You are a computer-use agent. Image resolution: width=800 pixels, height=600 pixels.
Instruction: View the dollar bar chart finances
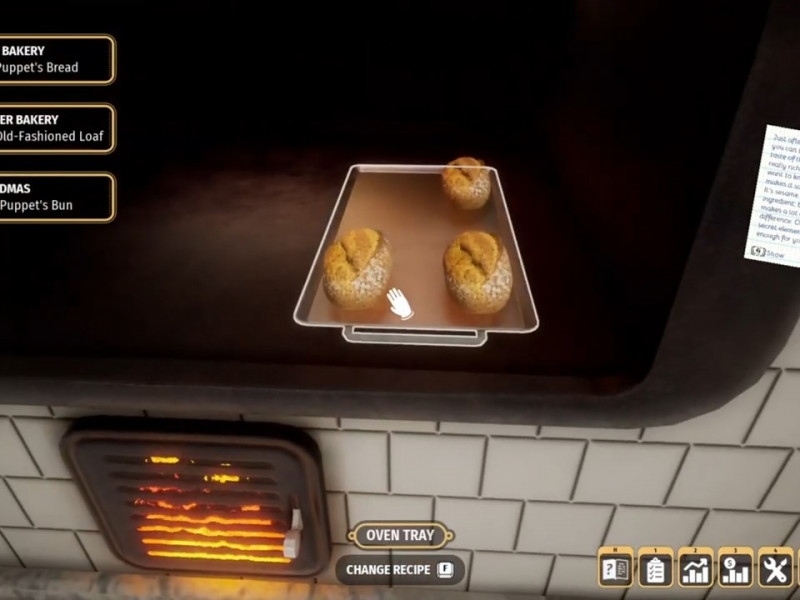[735, 569]
